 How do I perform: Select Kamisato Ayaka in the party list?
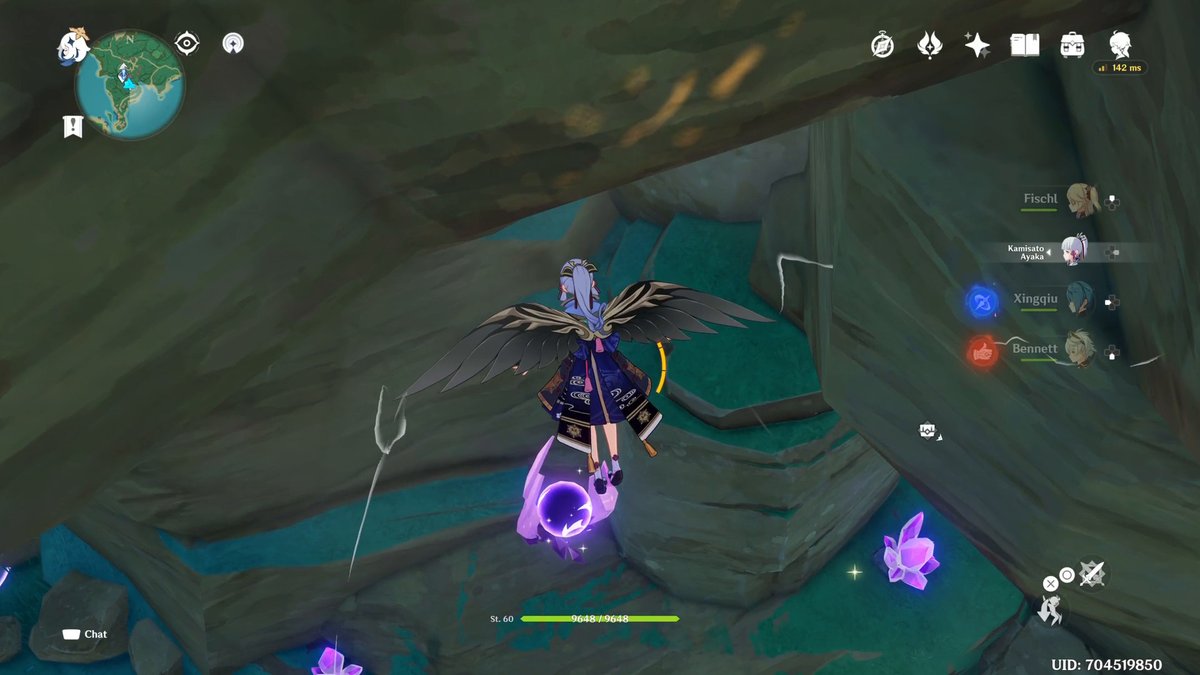[1072, 251]
